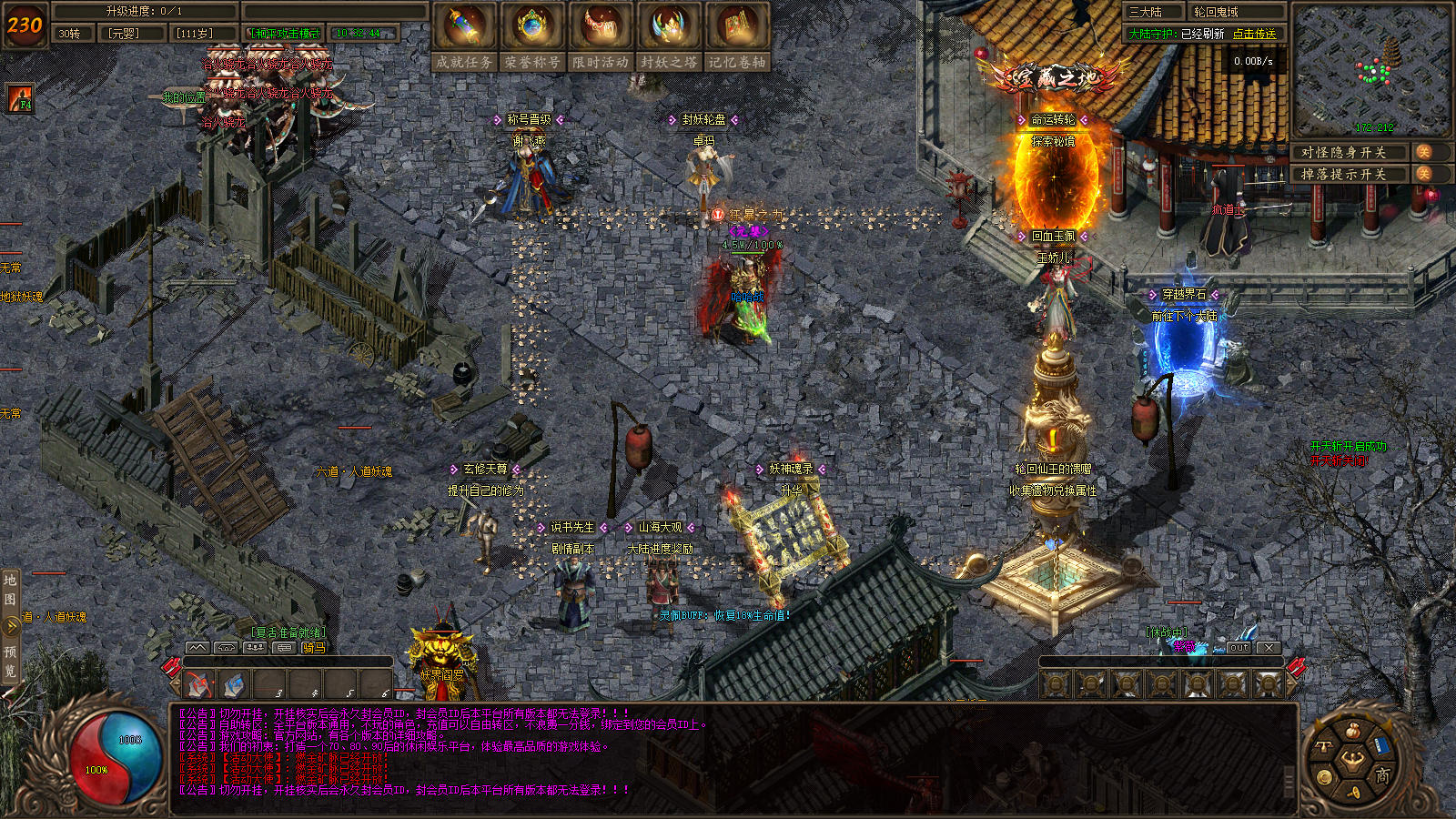Toggle the 对怪隐身 monster stealth switch
Screen dimensions: 1456x819
click(x=1423, y=152)
